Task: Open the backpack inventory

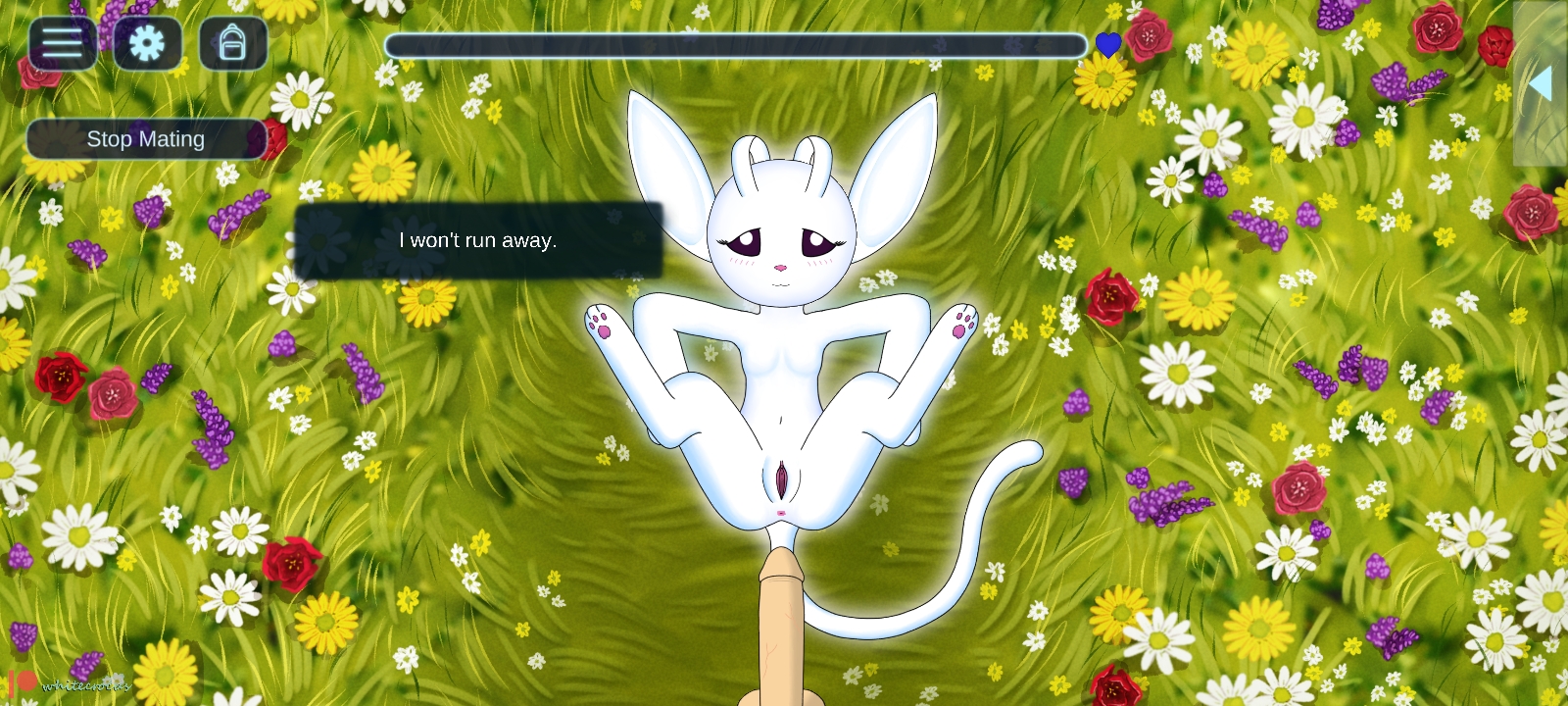Action: click(x=233, y=43)
